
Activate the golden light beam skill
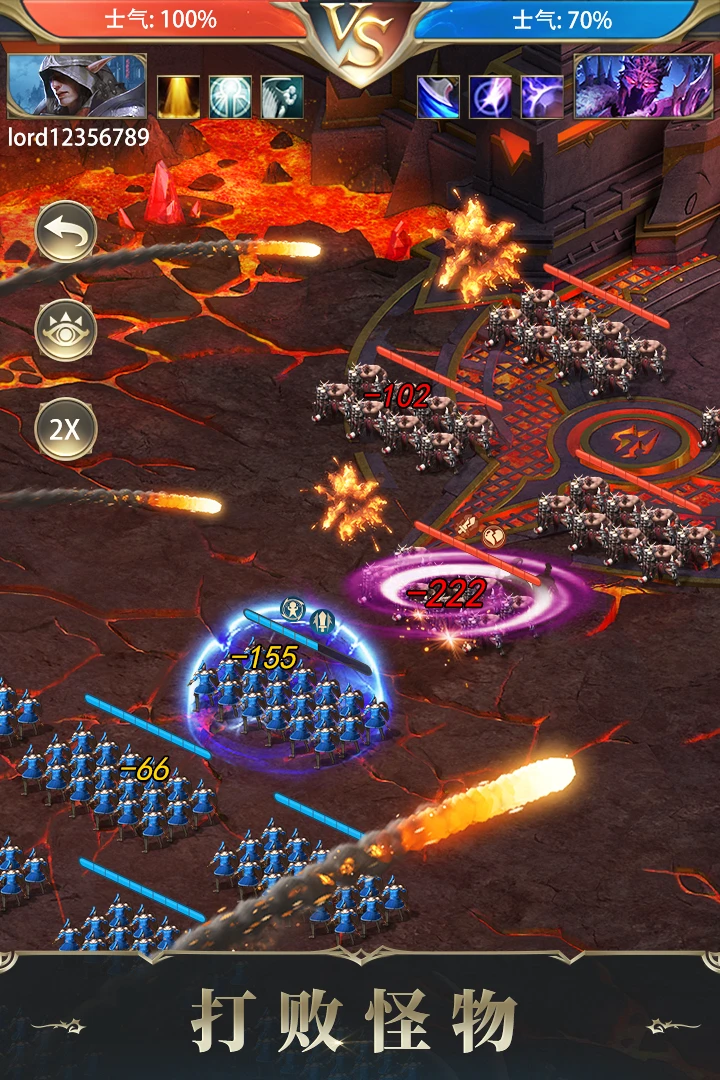click(x=178, y=97)
